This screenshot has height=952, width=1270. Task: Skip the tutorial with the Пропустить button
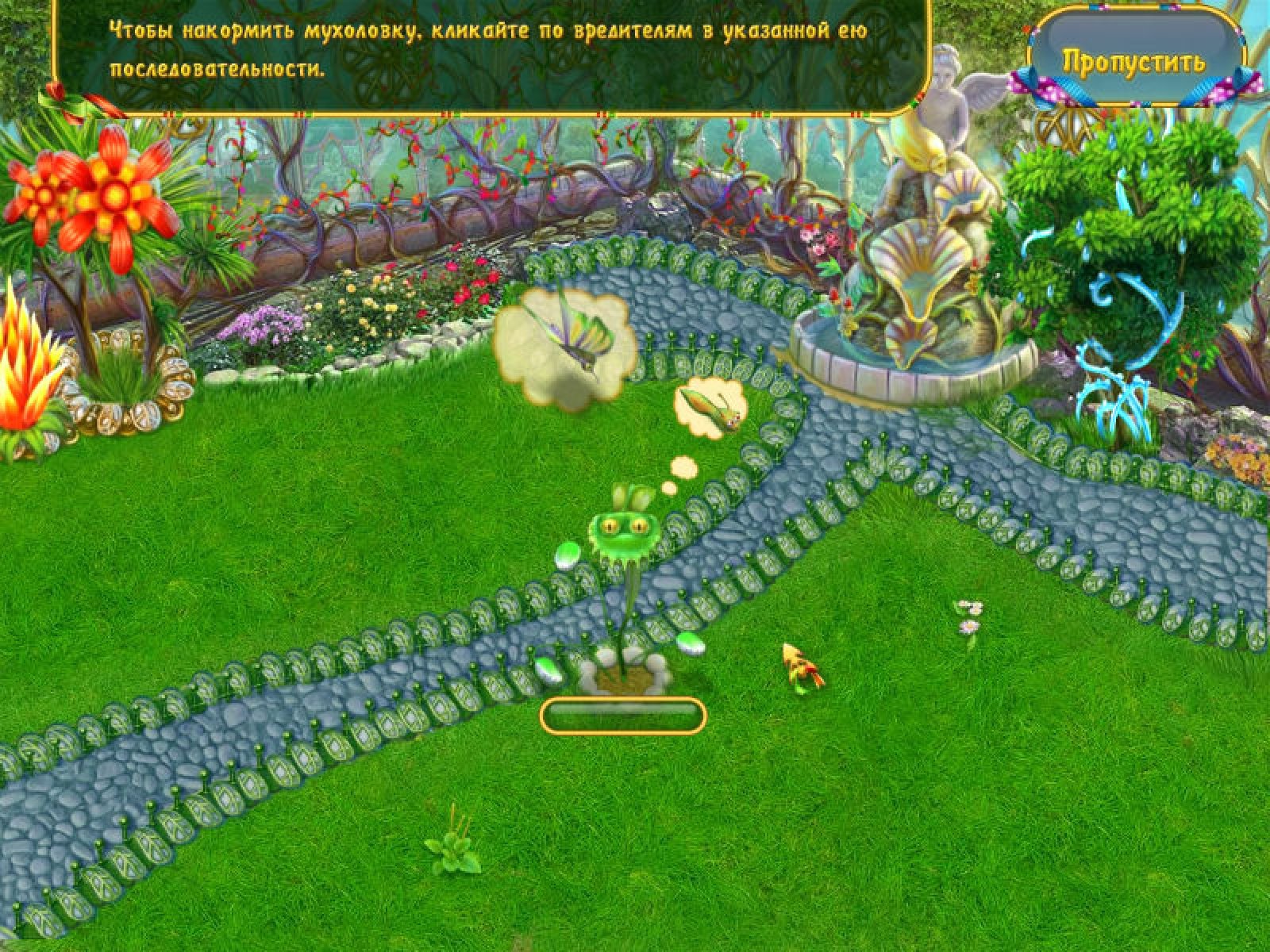coord(1133,61)
